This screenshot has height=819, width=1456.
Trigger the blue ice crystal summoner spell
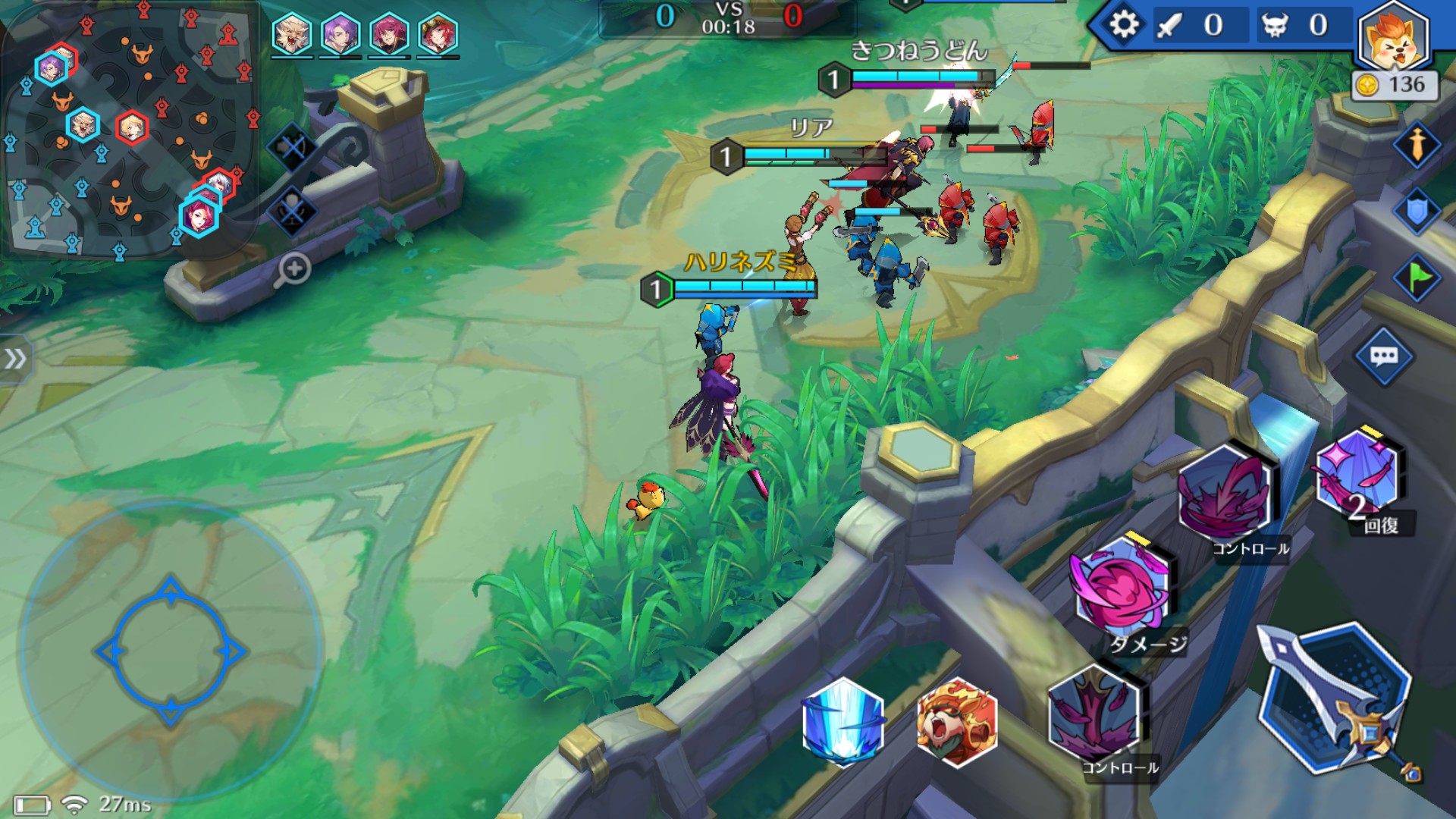tap(843, 720)
